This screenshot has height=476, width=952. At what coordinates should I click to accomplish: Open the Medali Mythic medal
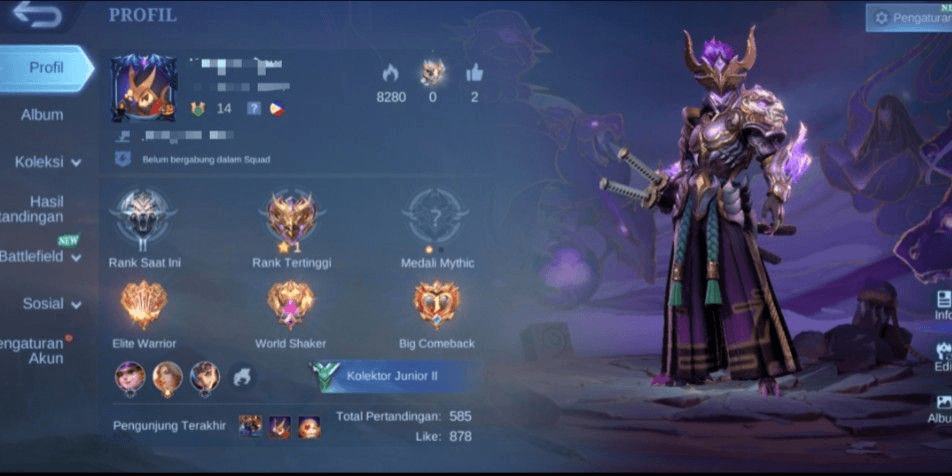click(x=436, y=218)
